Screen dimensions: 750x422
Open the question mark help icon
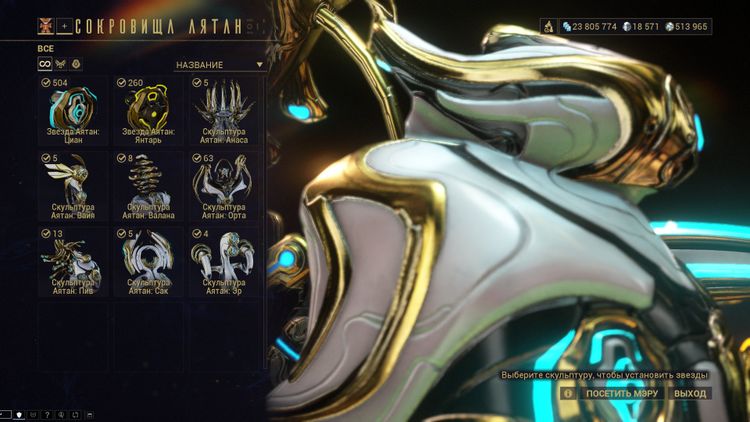coord(46,414)
